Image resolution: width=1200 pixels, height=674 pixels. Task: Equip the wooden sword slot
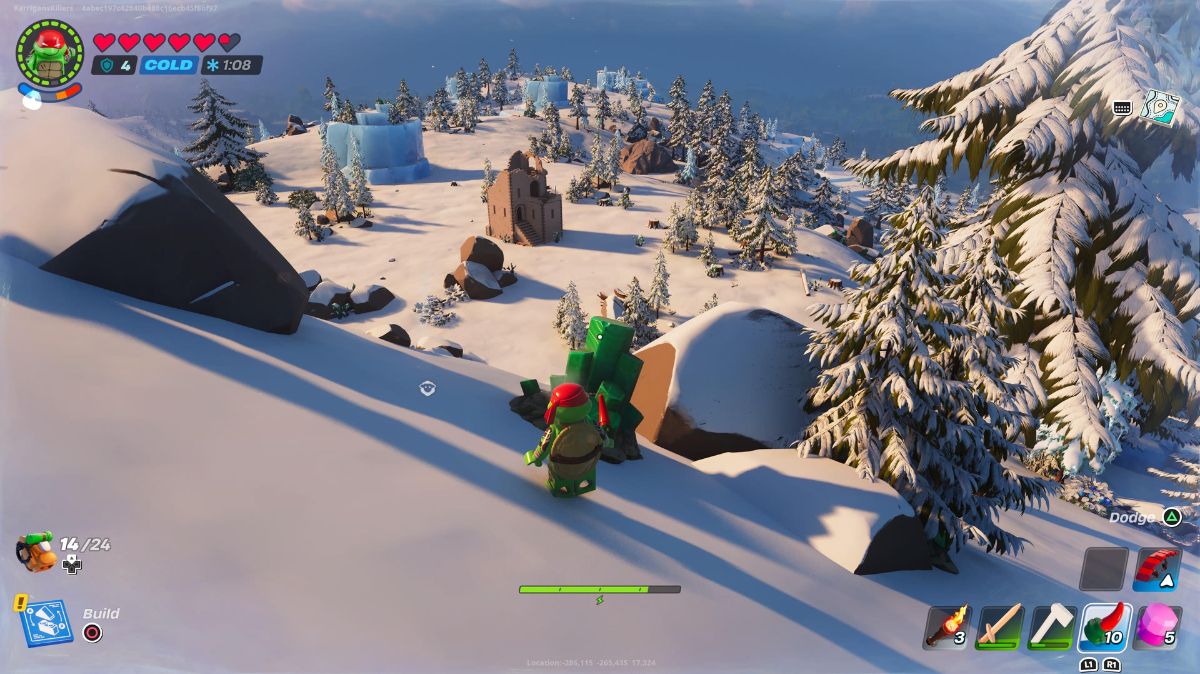tap(999, 627)
